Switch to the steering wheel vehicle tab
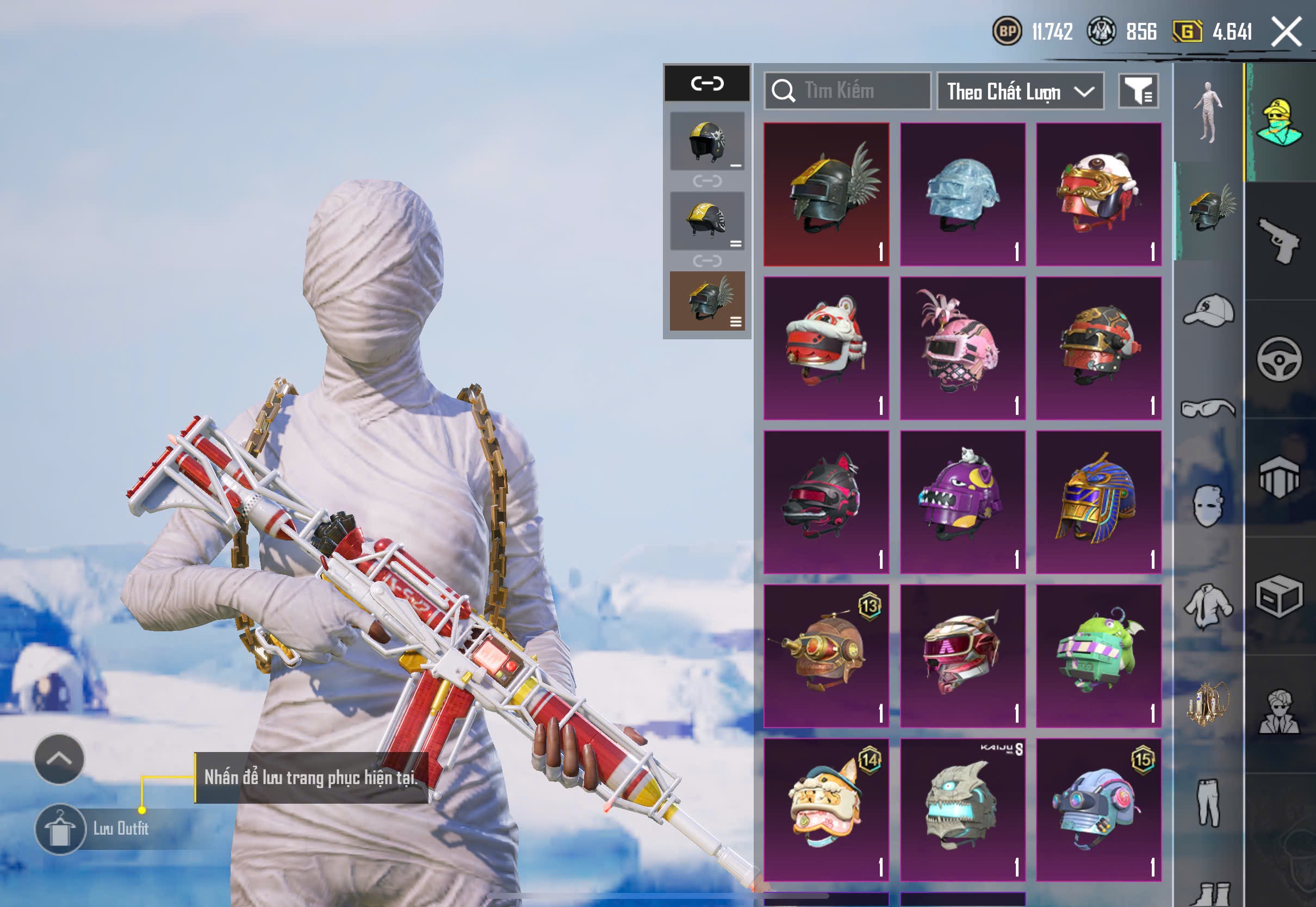Image resolution: width=1316 pixels, height=907 pixels. (1279, 359)
